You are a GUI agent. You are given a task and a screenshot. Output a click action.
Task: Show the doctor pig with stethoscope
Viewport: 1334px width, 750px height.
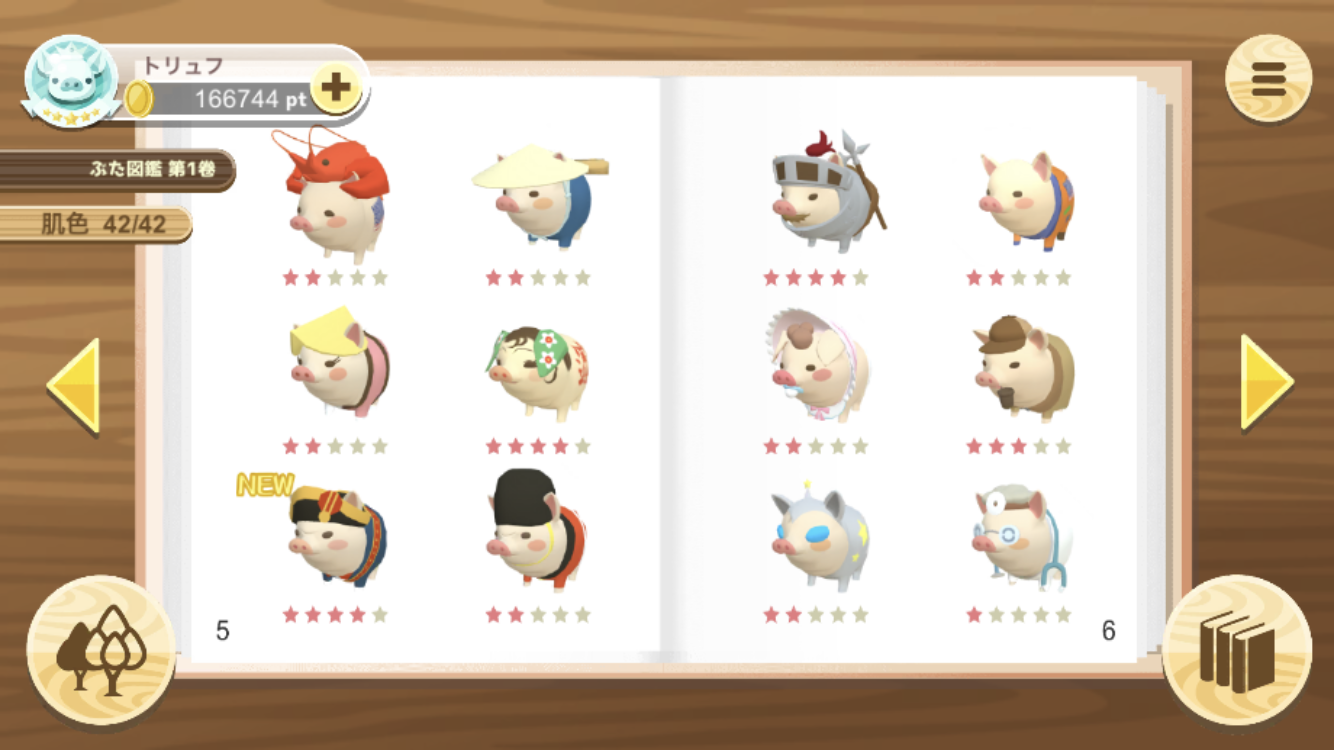point(1018,535)
